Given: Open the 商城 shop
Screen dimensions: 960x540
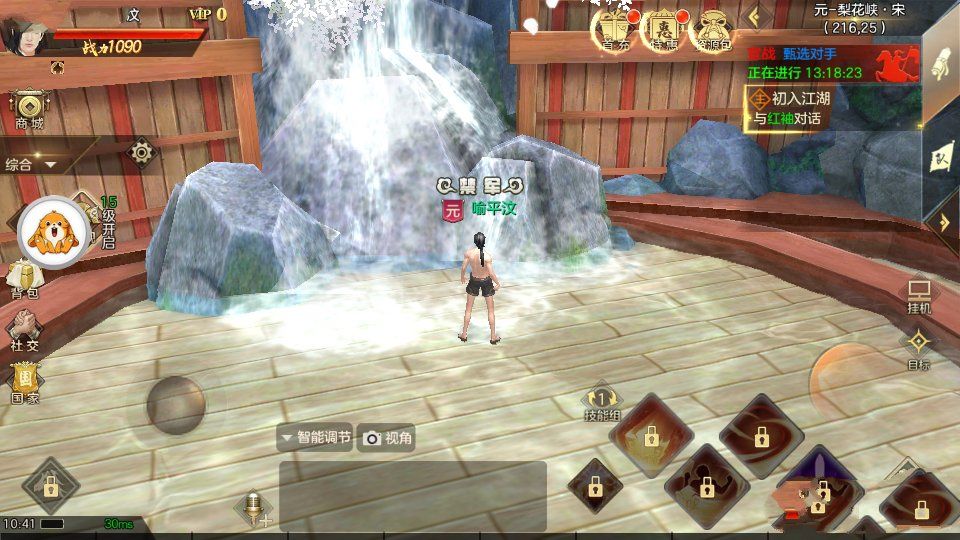Looking at the screenshot, I should click(29, 109).
